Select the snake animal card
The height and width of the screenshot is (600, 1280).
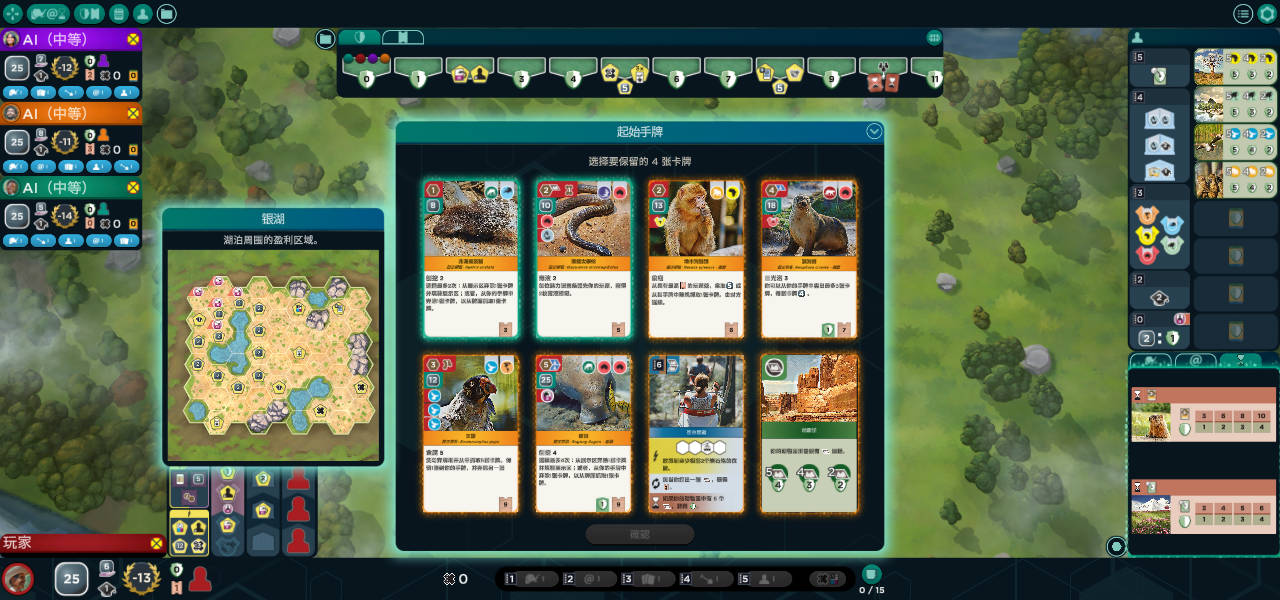tap(582, 258)
